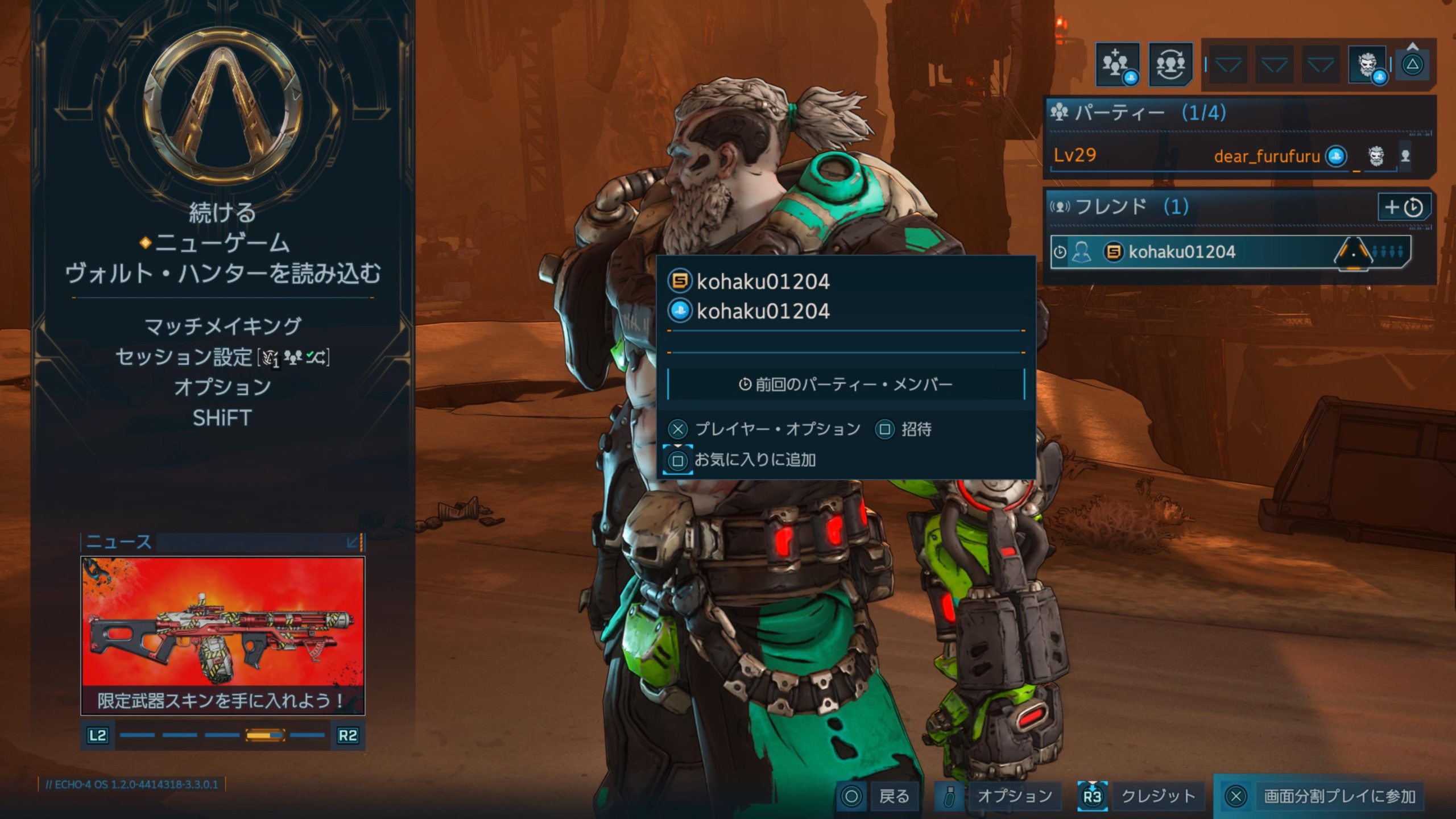Open マッチメイキング matchmaking
This screenshot has height=819, width=1456.
point(222,326)
